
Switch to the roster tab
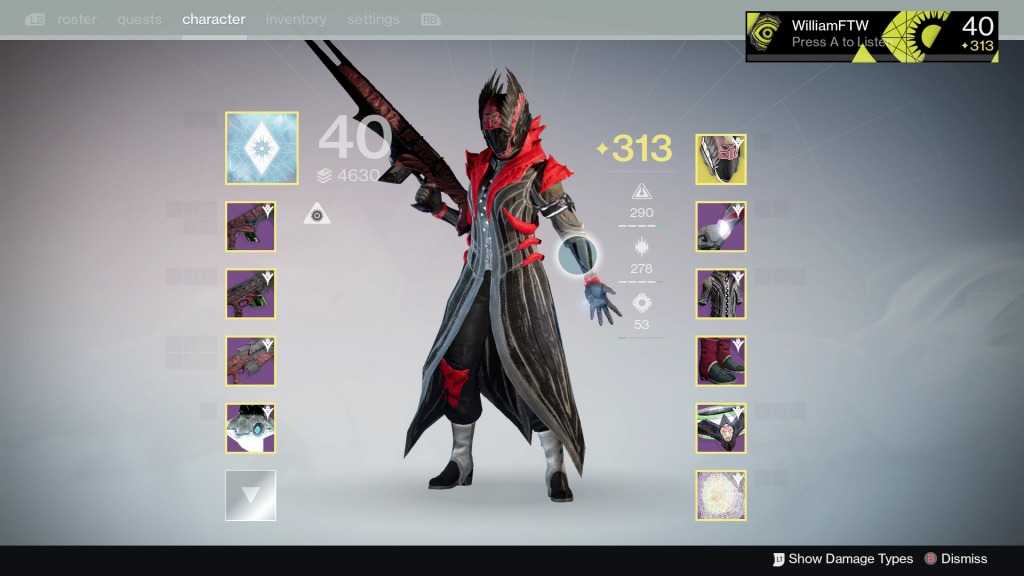pyautogui.click(x=75, y=19)
